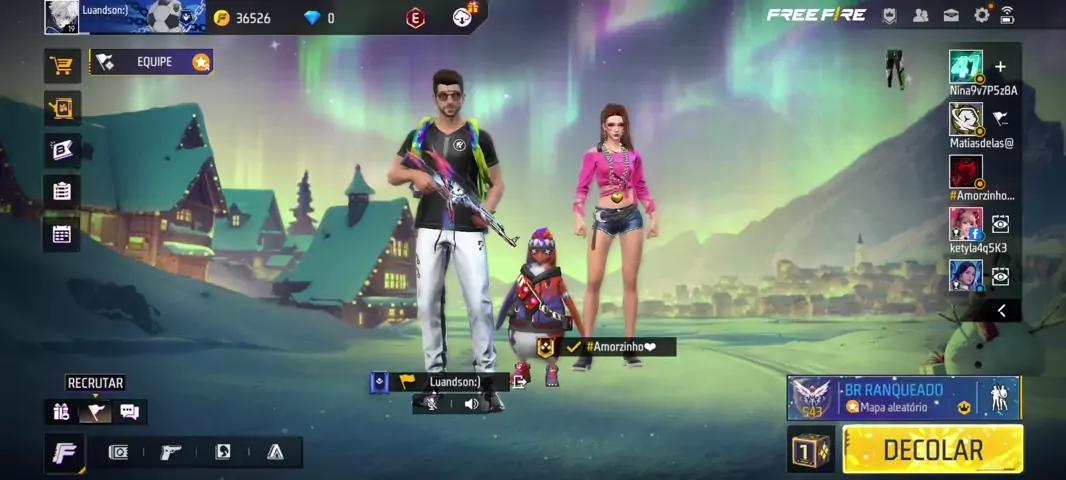This screenshot has width=1066, height=480.
Task: Spectate friend ketyla4q5K3 with eye icon
Action: (x=1000, y=224)
